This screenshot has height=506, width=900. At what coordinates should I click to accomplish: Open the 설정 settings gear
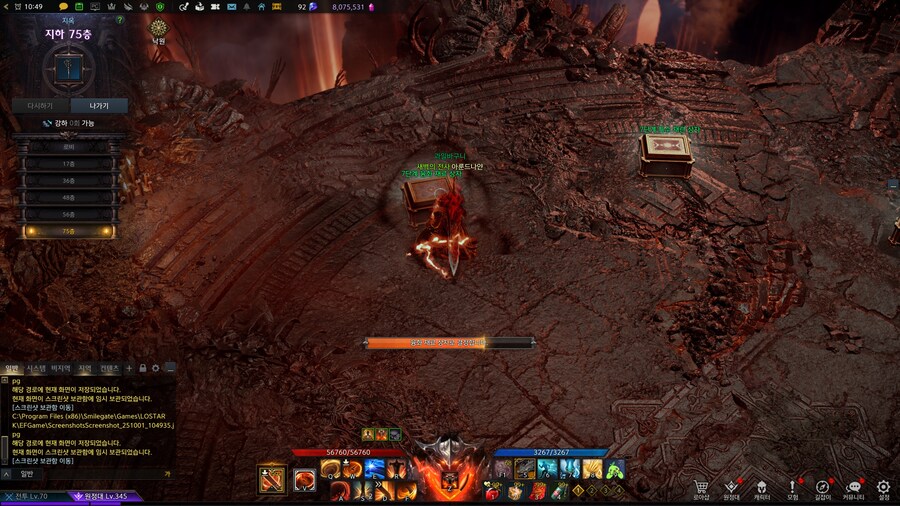pos(883,487)
